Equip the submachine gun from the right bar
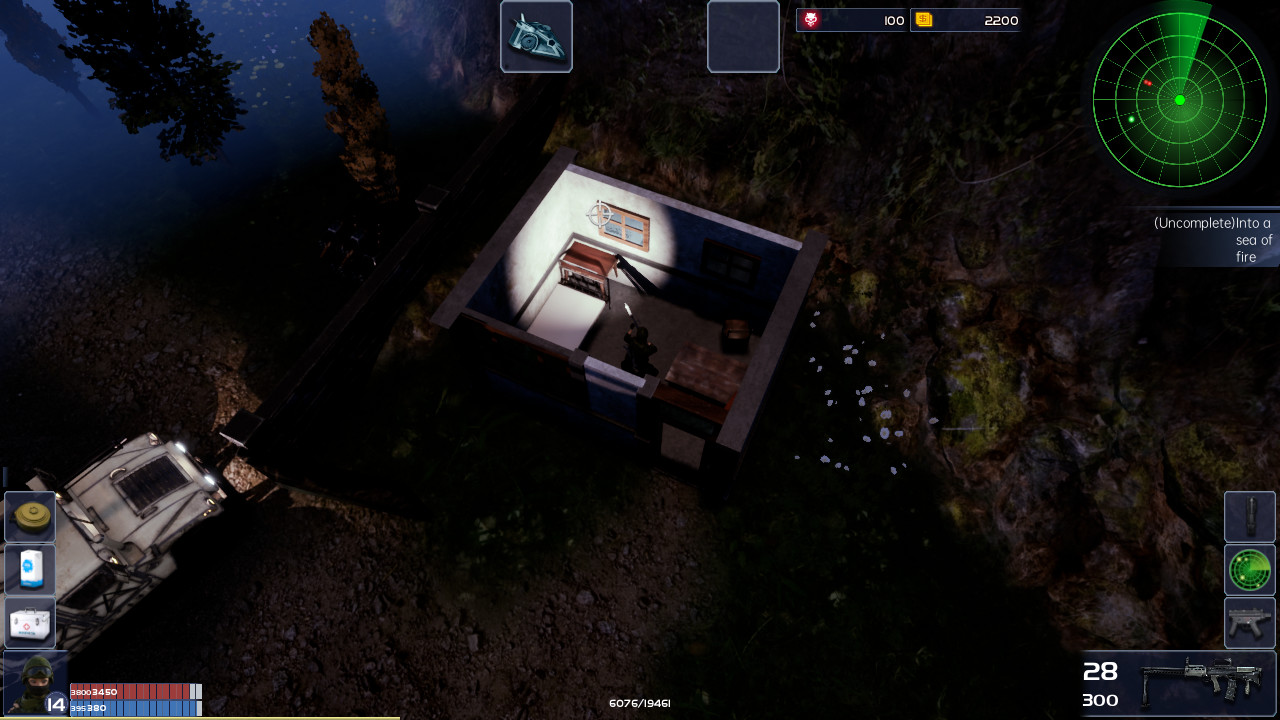Image resolution: width=1280 pixels, height=720 pixels. coord(1249,622)
